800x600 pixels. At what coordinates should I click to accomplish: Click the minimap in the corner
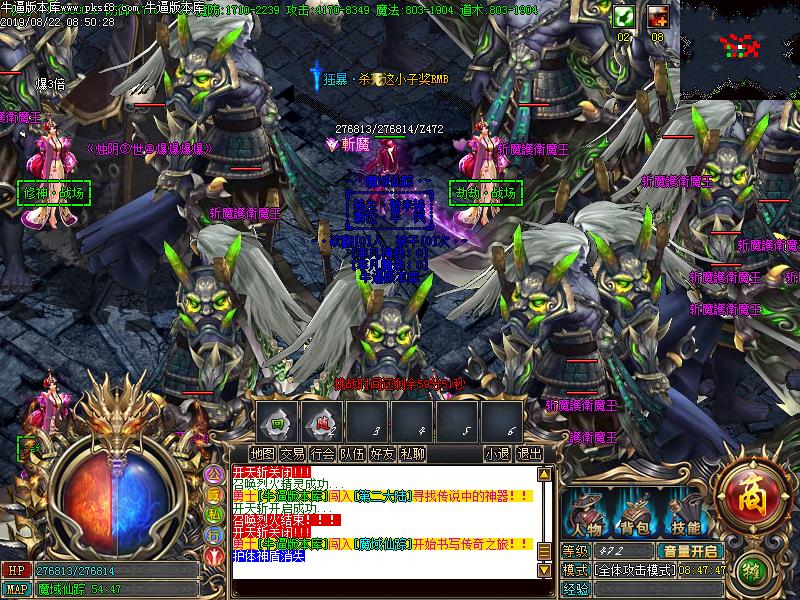[x=740, y=48]
